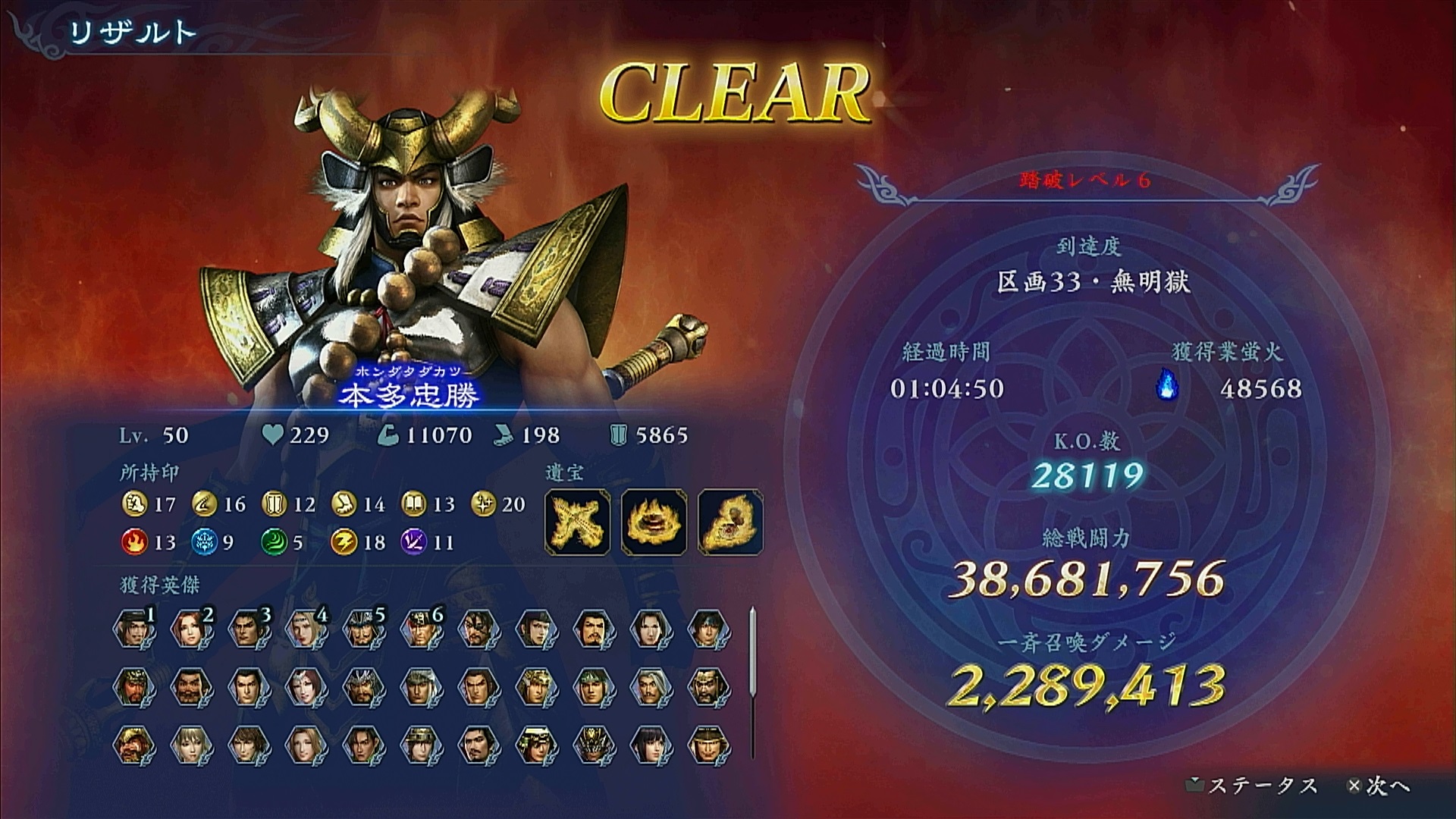Choose the yellow lightning bolt seal
The width and height of the screenshot is (1456, 819).
(x=343, y=542)
